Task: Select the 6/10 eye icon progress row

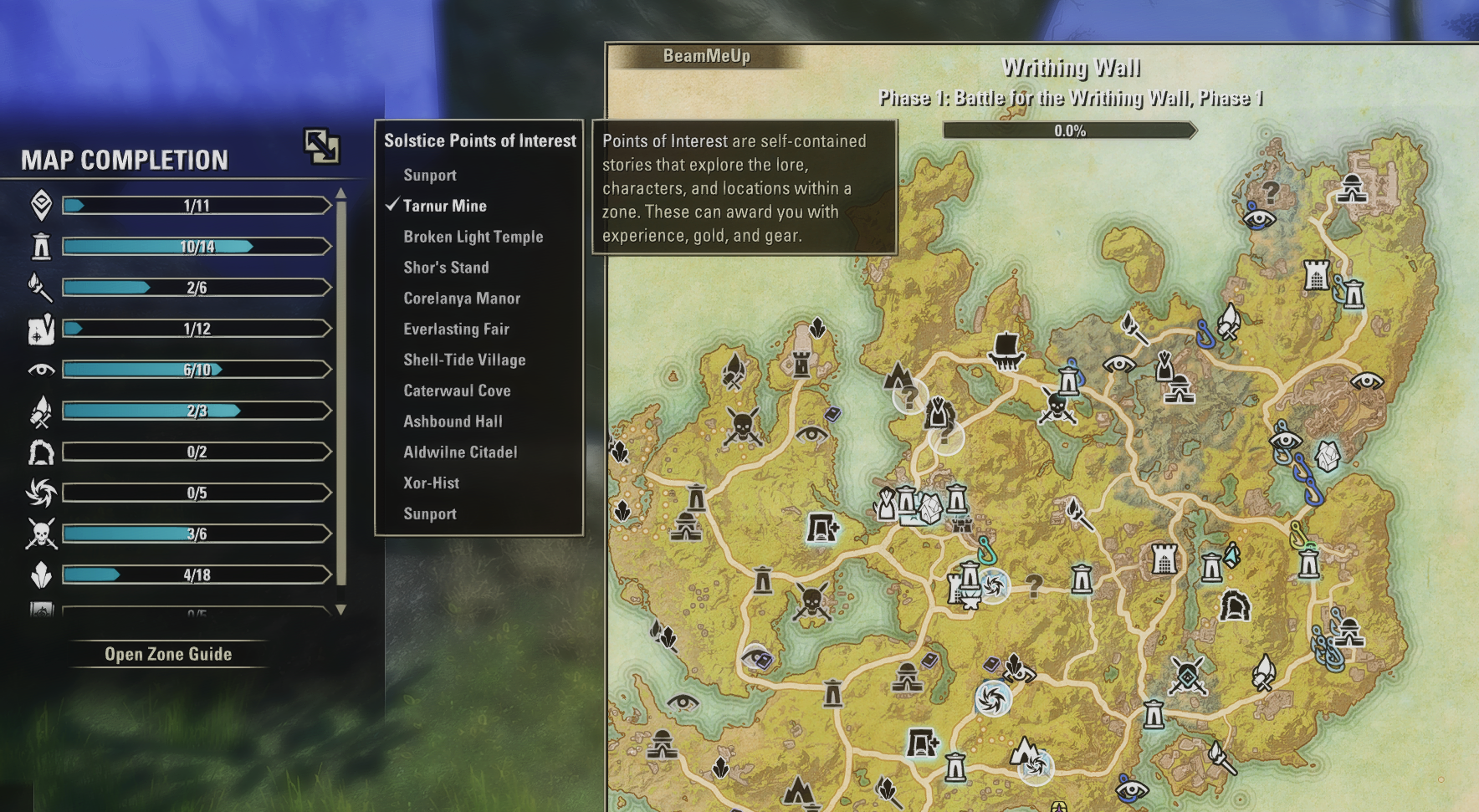Action: tap(197, 370)
